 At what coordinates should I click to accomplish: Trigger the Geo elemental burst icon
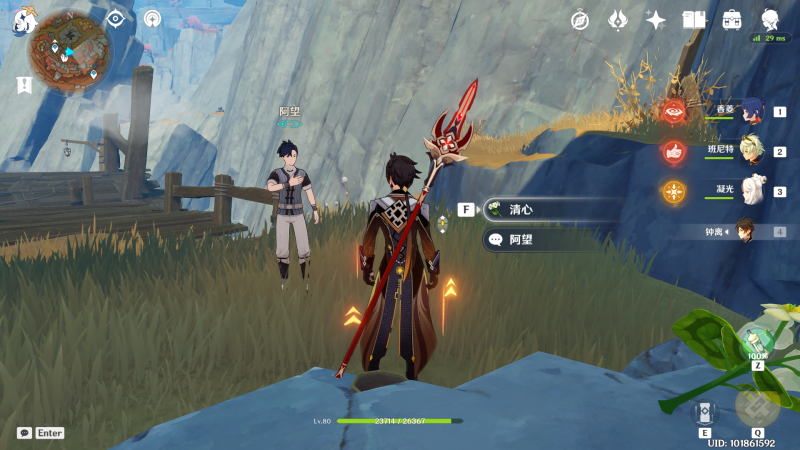tap(757, 406)
